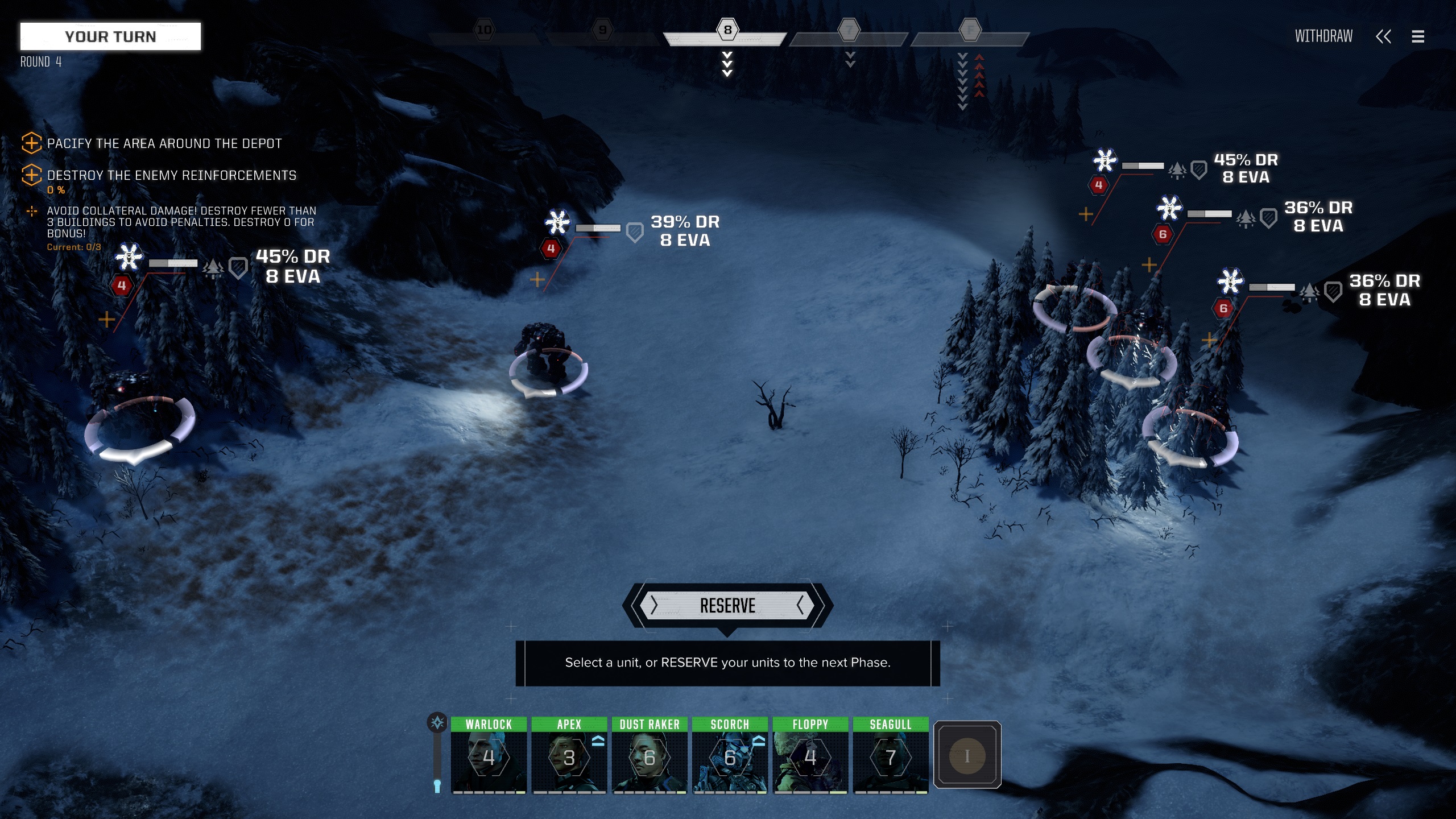The height and width of the screenshot is (819, 1456).
Task: Click the double-arrow rewind icon
Action: 1383,36
